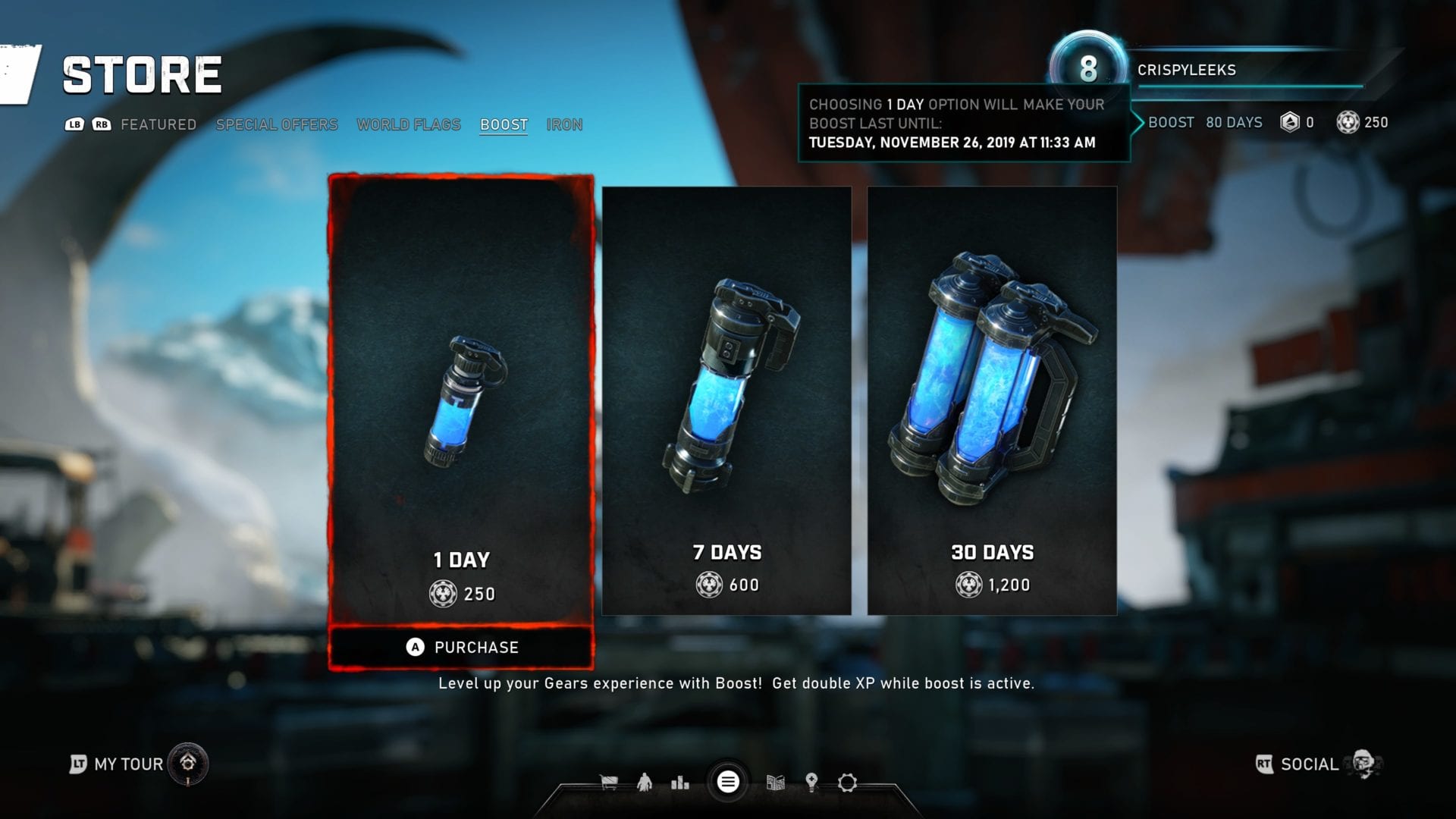Image resolution: width=1456 pixels, height=819 pixels.
Task: Open the CRISPYLEEKS player profile banner
Action: coord(1213,70)
